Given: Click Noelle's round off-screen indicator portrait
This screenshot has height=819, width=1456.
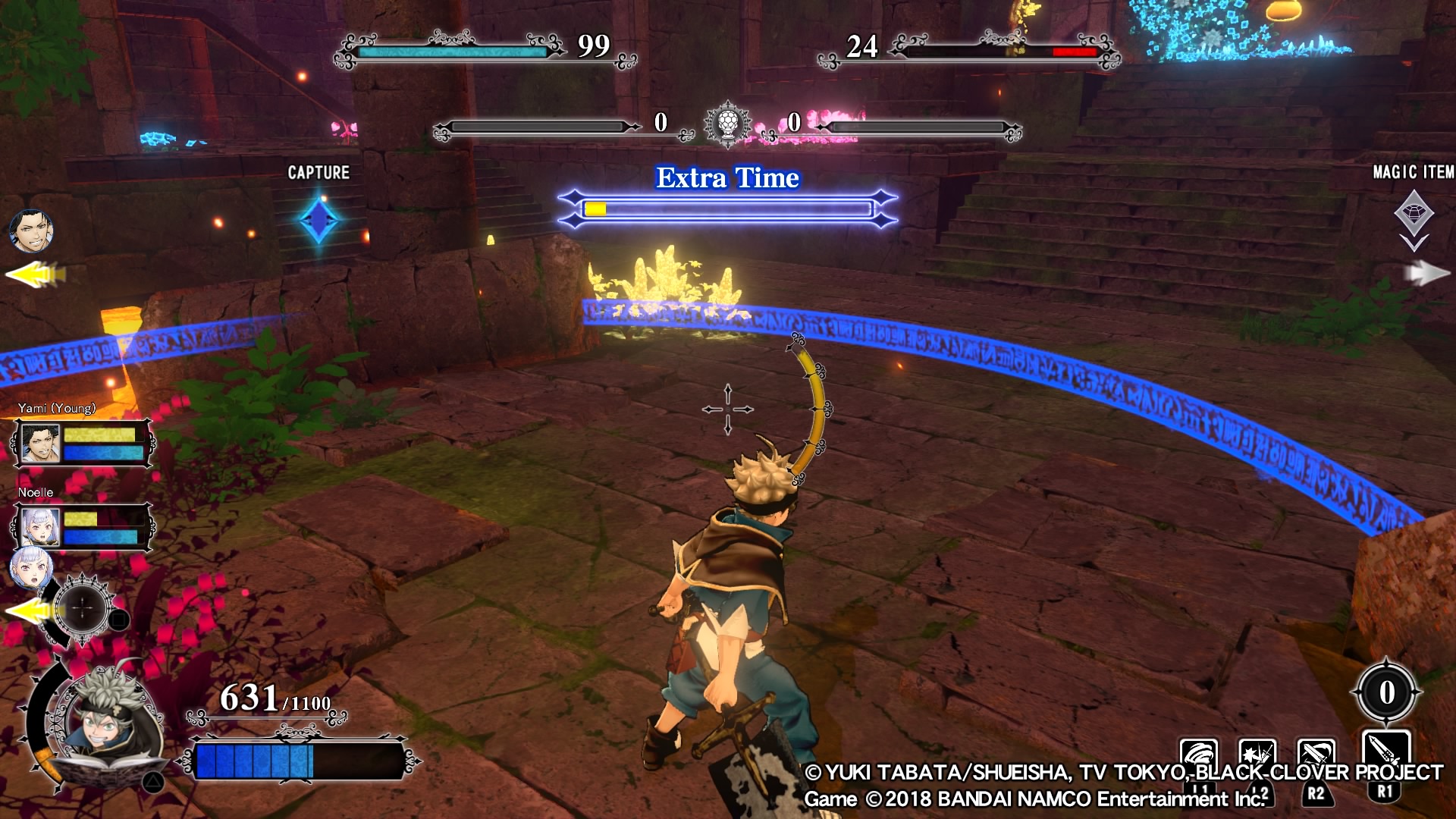Looking at the screenshot, I should click(x=32, y=570).
